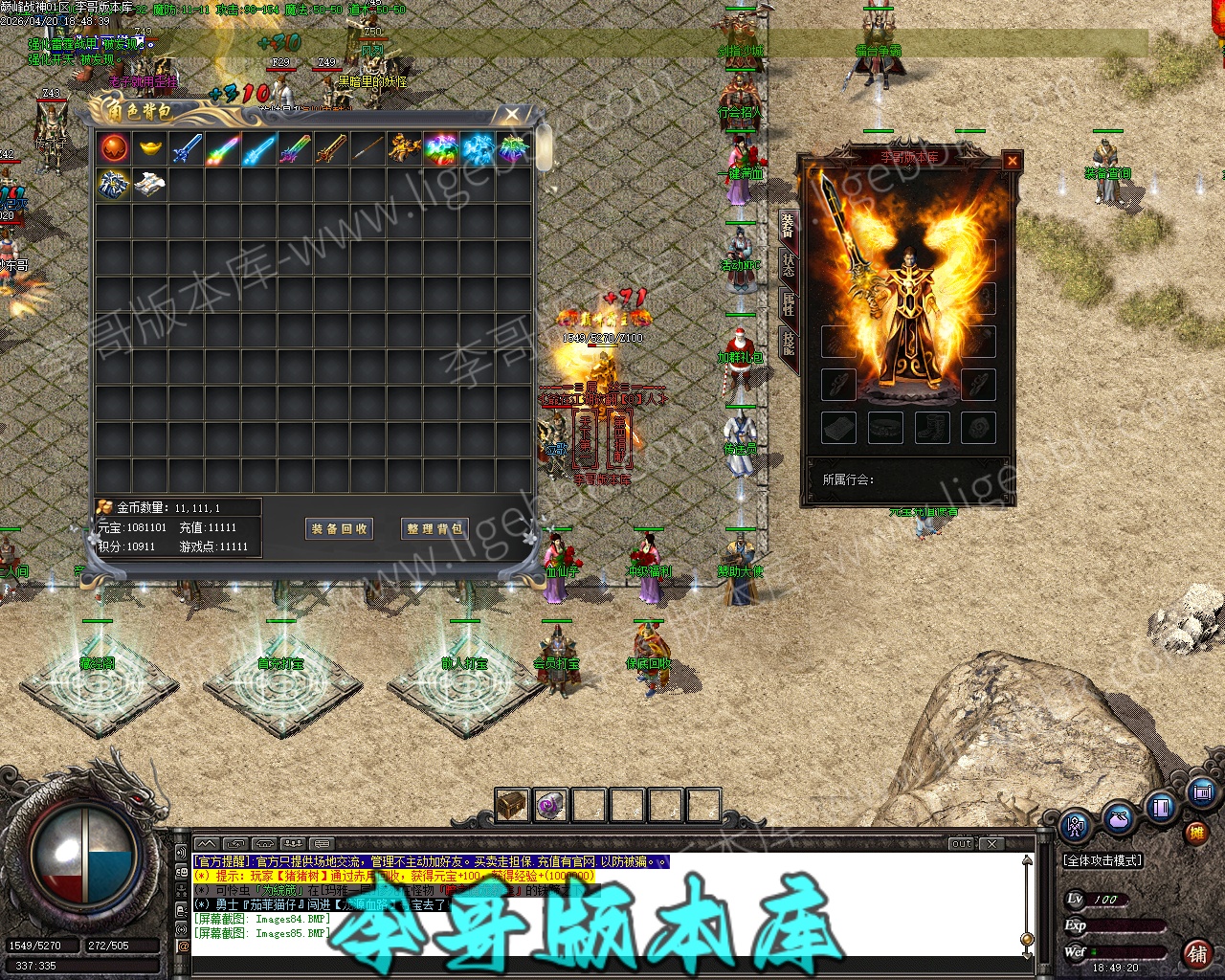Pick the wooden spear in the backpack
Screen dimensions: 1225x980
pyautogui.click(x=368, y=148)
